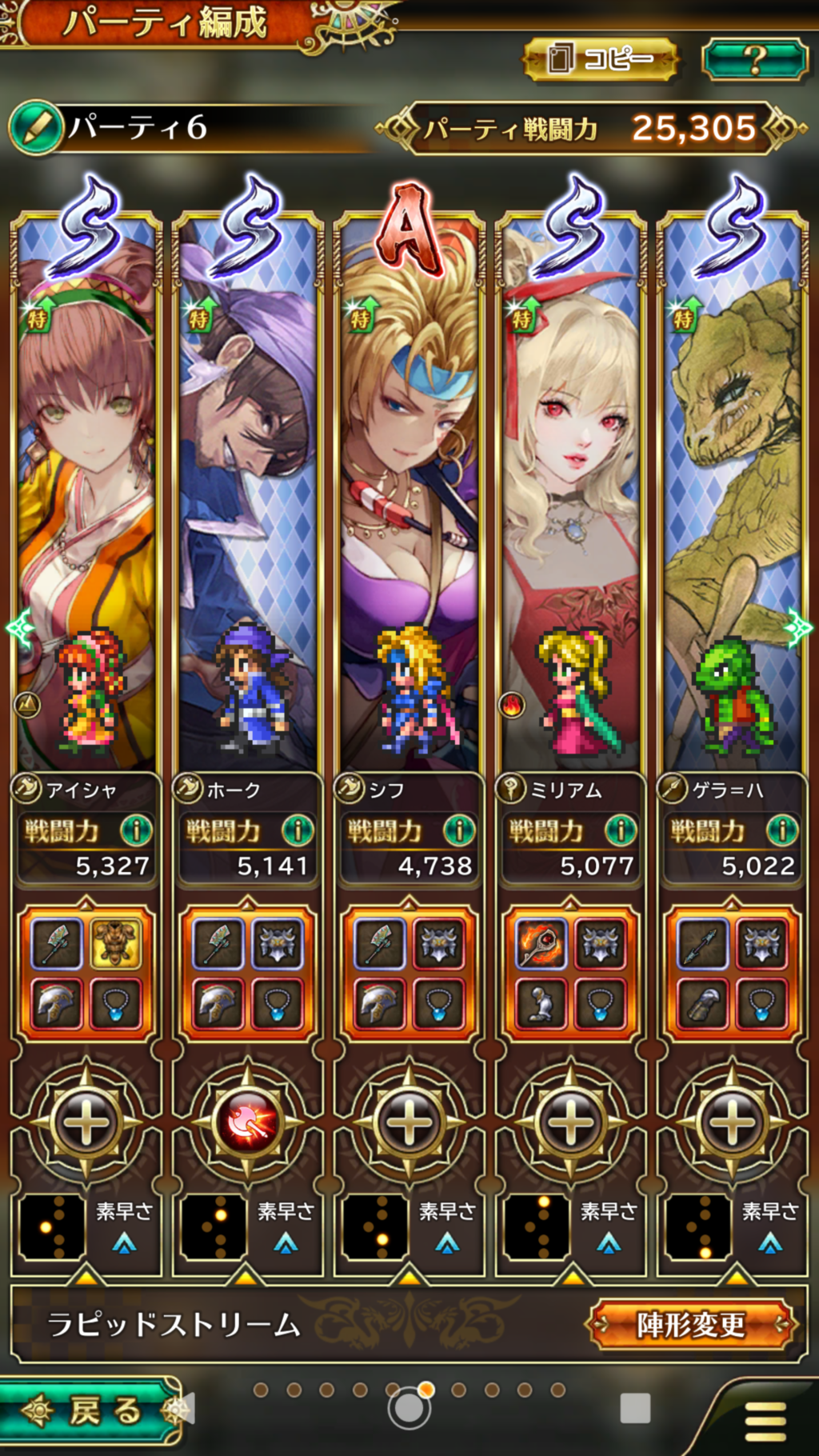The height and width of the screenshot is (1456, 819).
Task: Show アイシャ's combat power info
Action: pyautogui.click(x=136, y=830)
